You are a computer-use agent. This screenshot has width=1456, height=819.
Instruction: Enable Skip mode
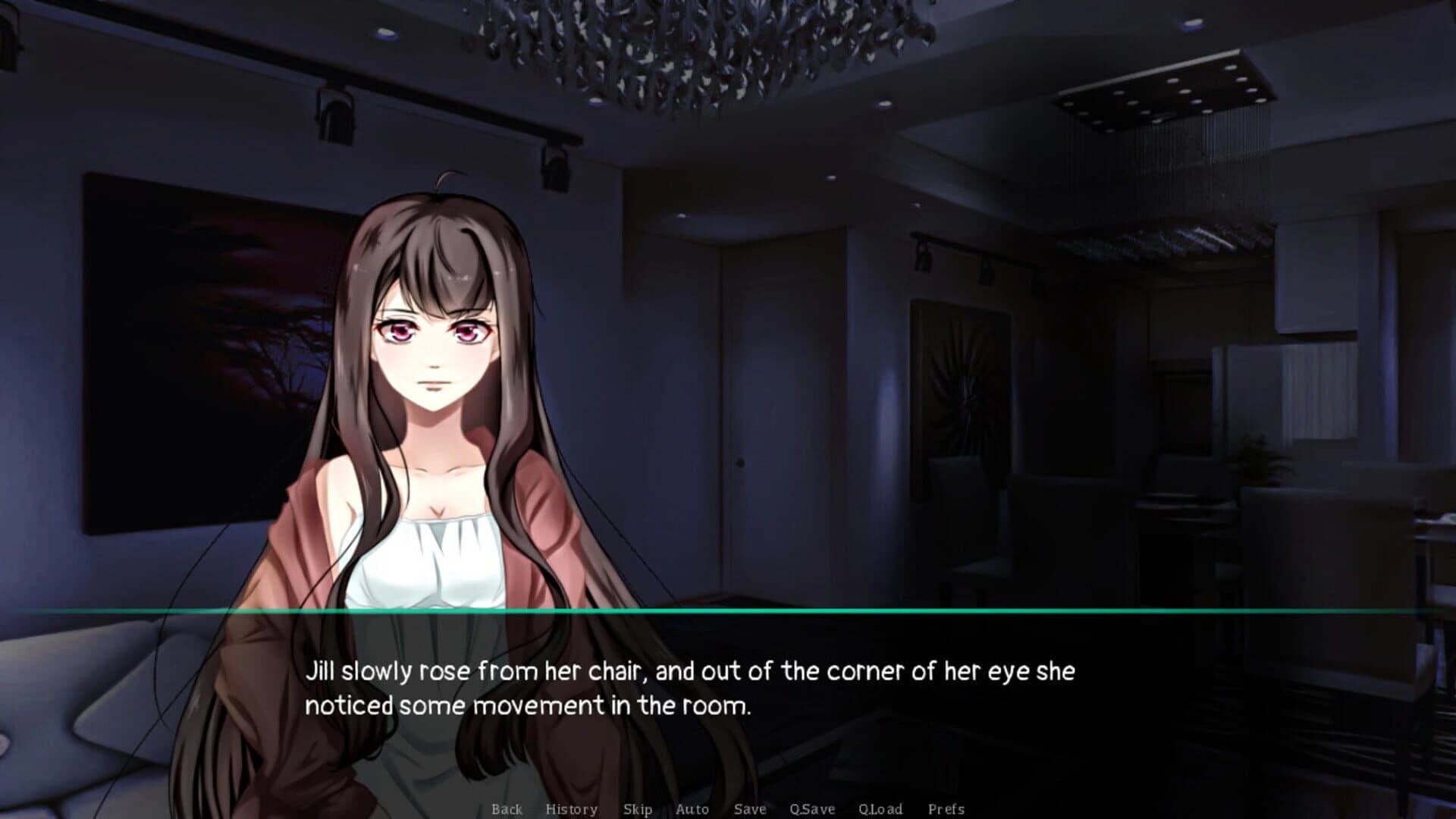[637, 809]
